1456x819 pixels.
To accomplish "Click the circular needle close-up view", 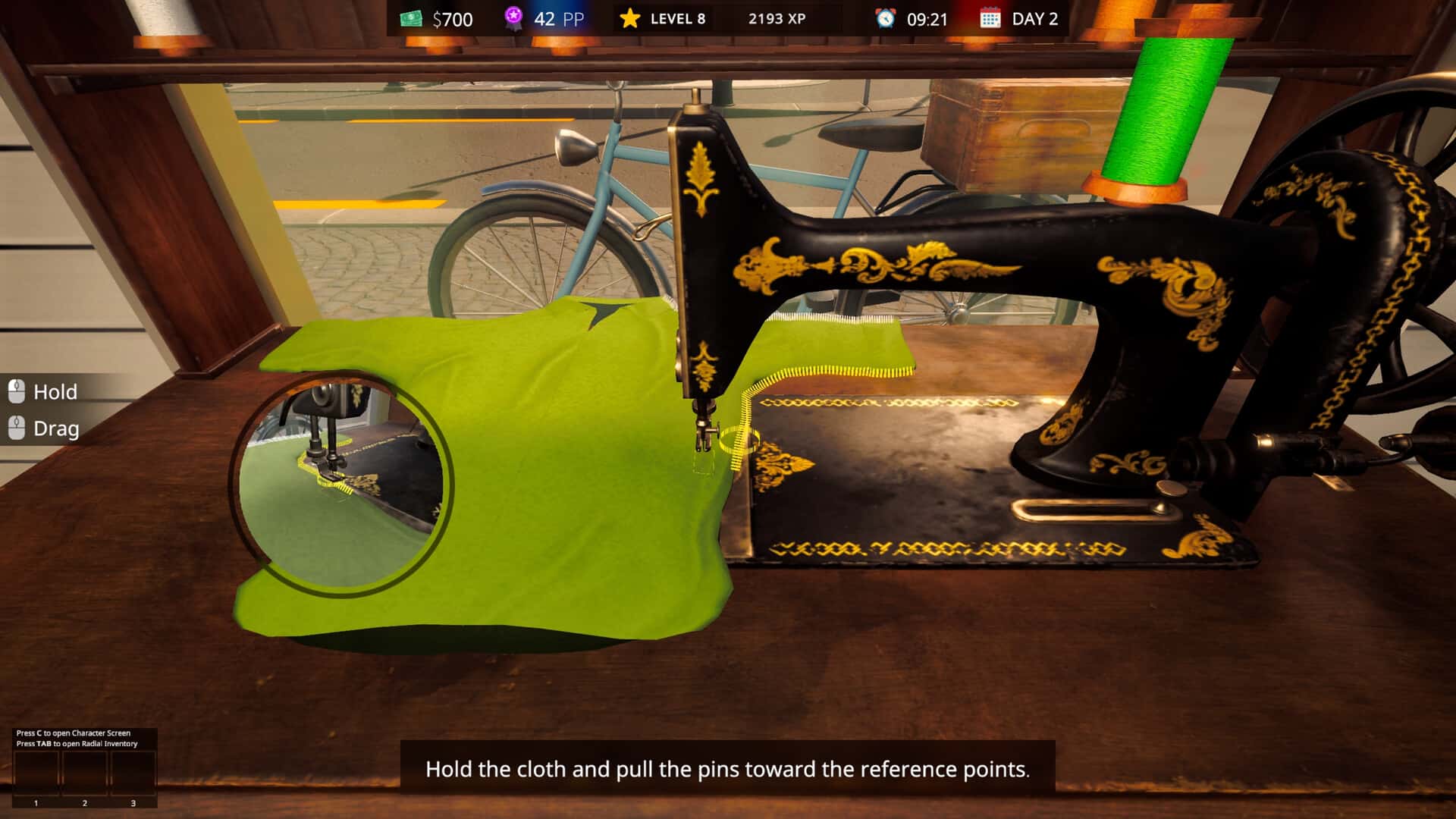I will pos(342,483).
